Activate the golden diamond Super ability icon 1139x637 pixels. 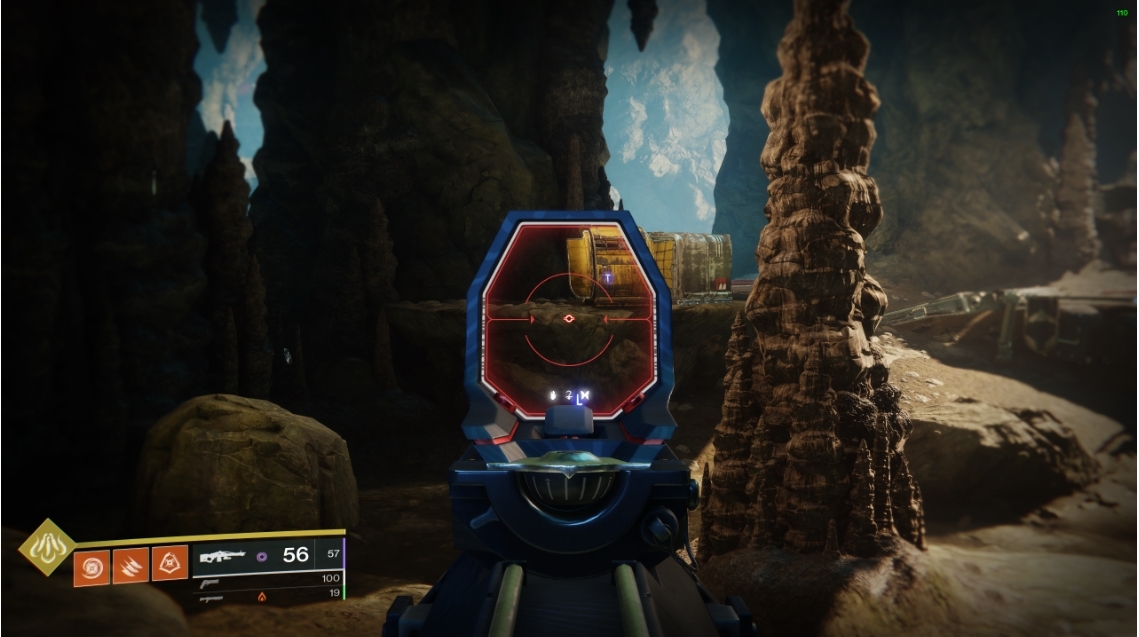click(46, 546)
